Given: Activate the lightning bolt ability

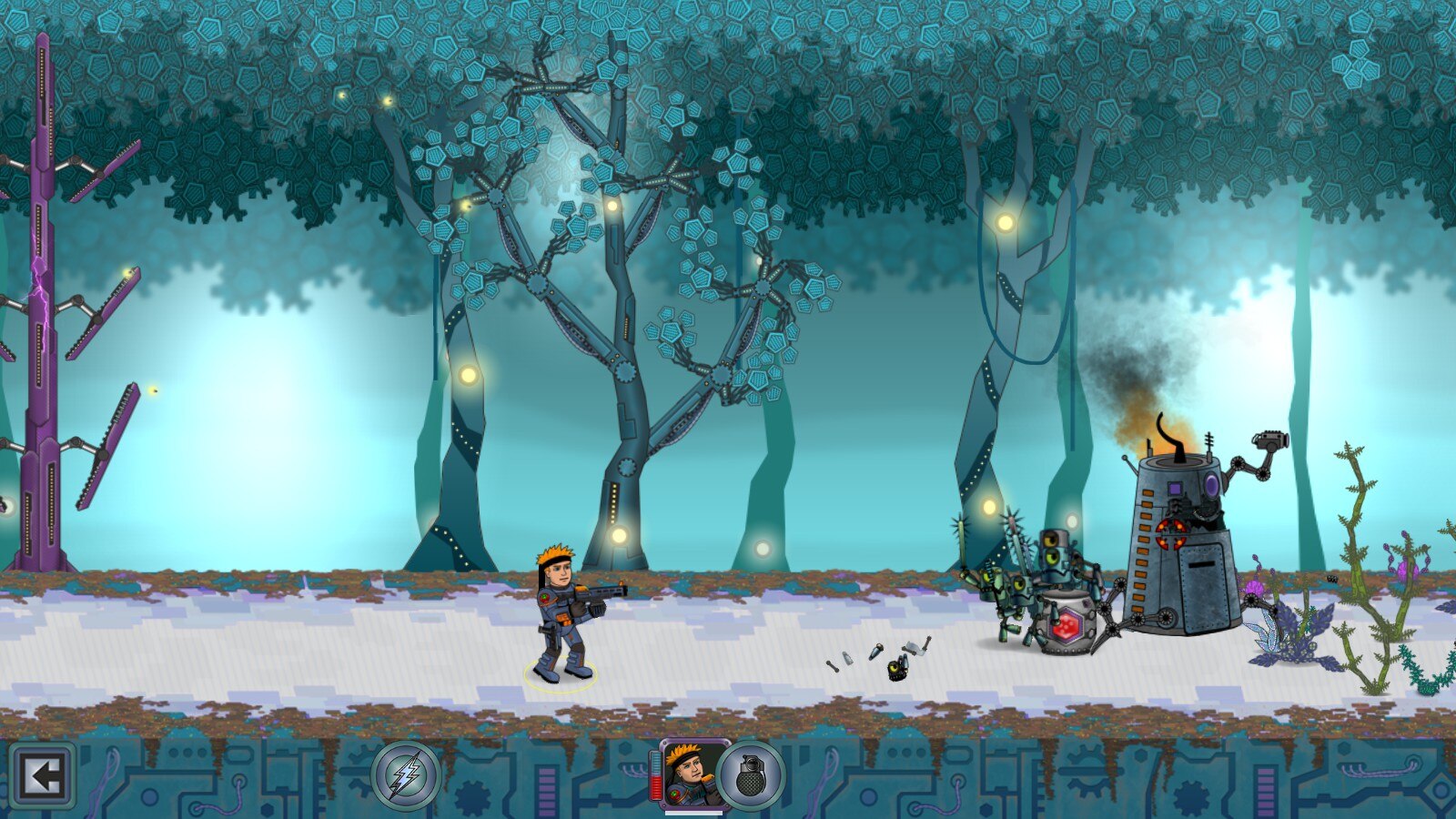Looking at the screenshot, I should (406, 776).
